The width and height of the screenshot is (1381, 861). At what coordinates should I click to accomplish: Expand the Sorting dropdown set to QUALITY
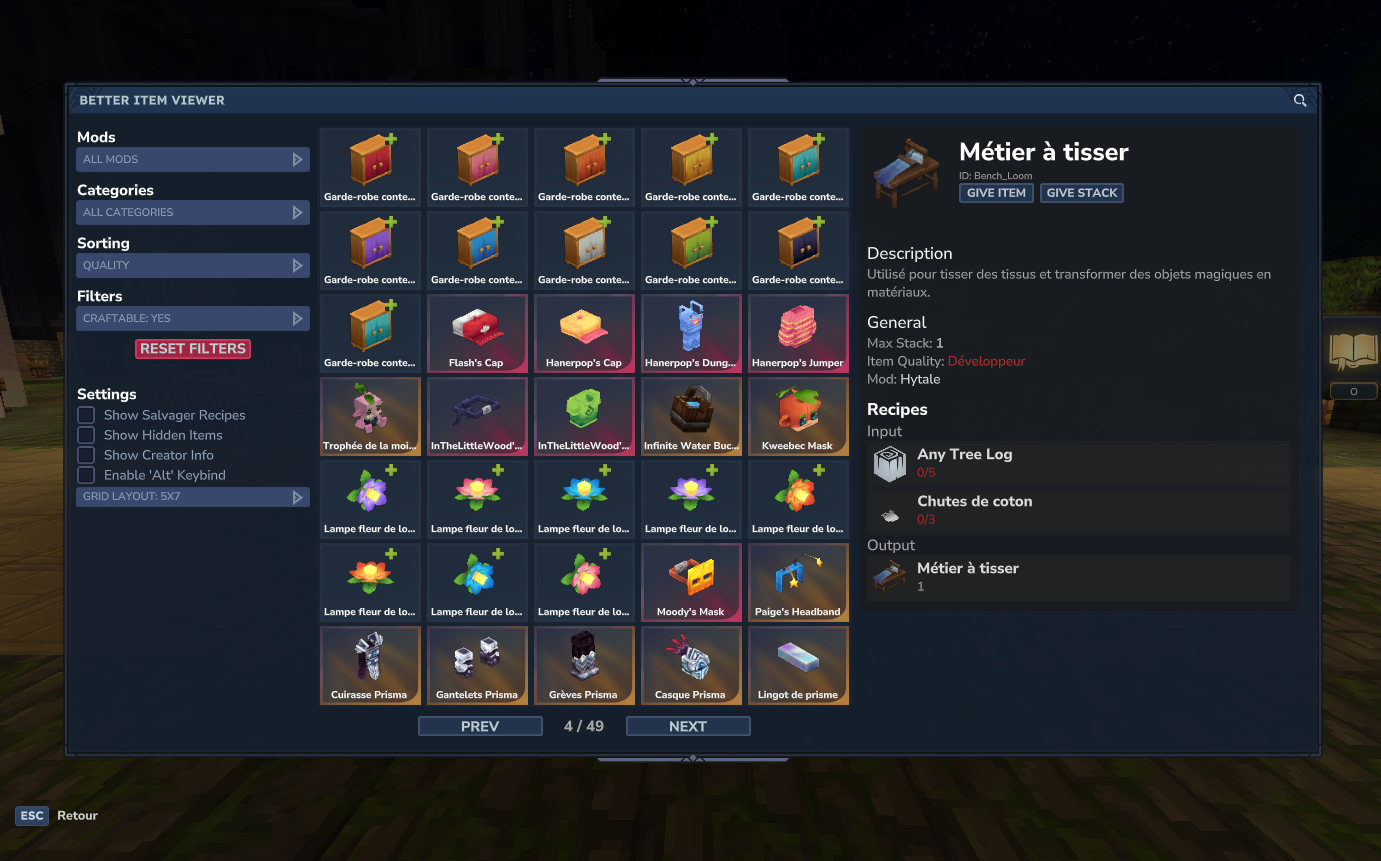pos(192,265)
